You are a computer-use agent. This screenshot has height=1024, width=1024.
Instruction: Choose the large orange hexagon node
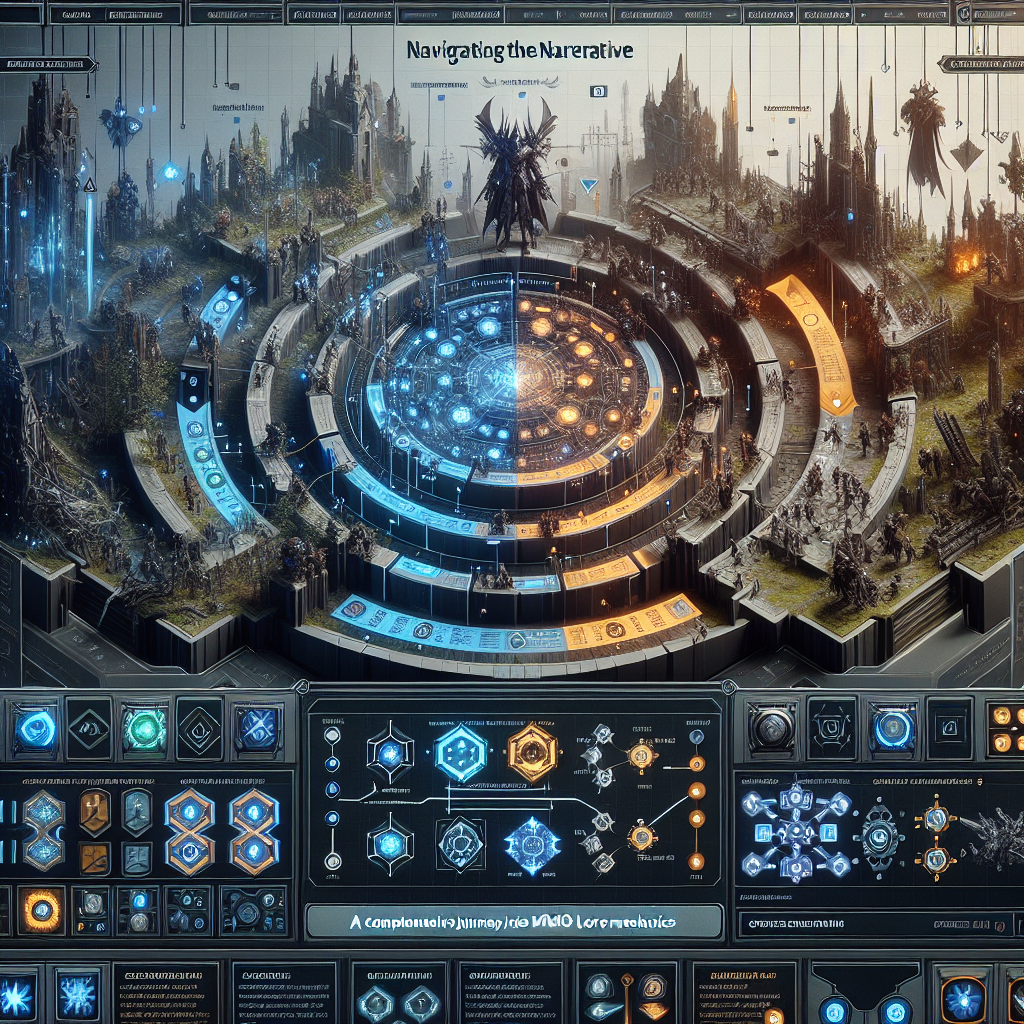[x=531, y=752]
